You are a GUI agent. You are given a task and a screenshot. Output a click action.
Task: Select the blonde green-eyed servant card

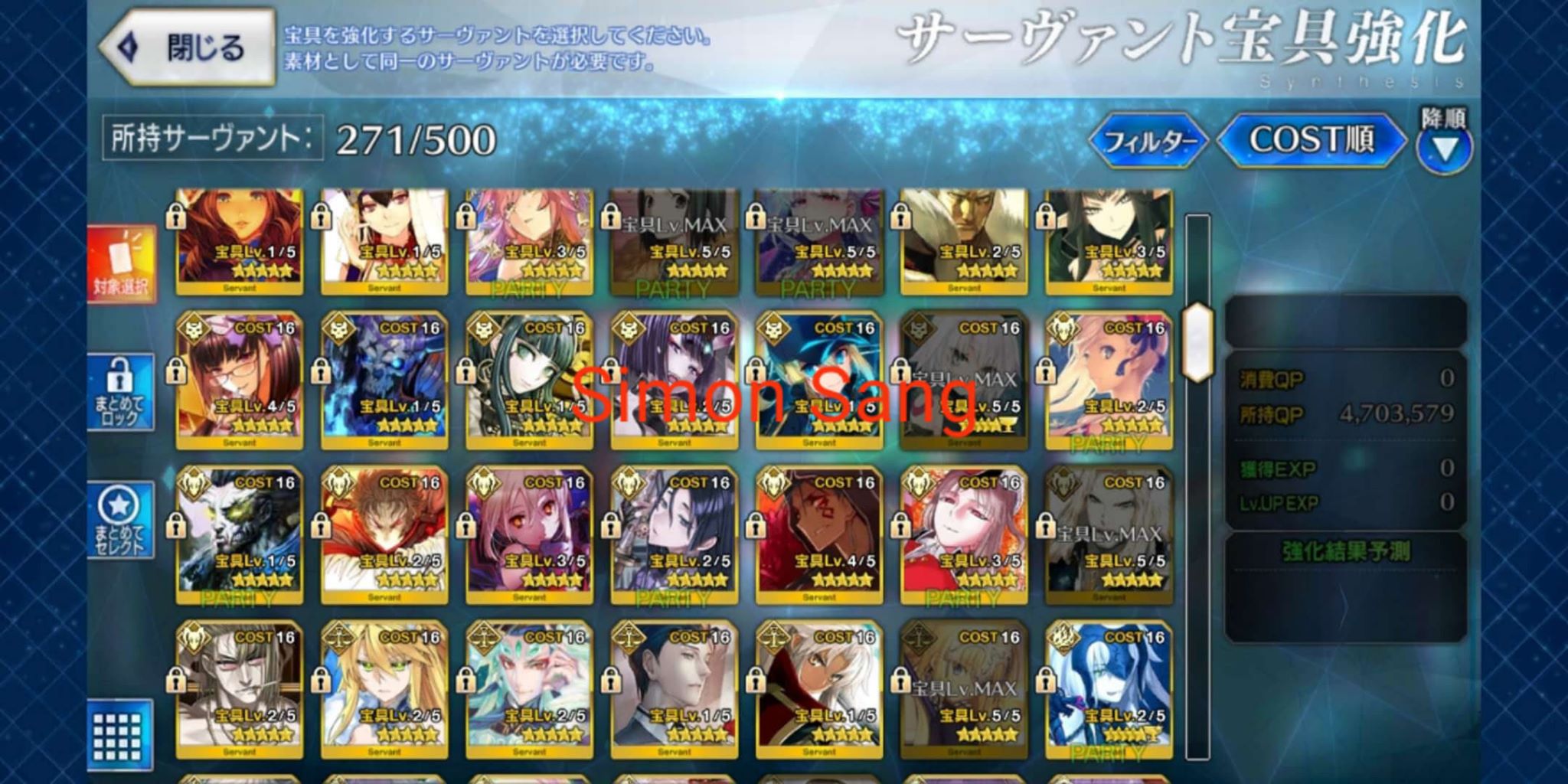click(384, 690)
